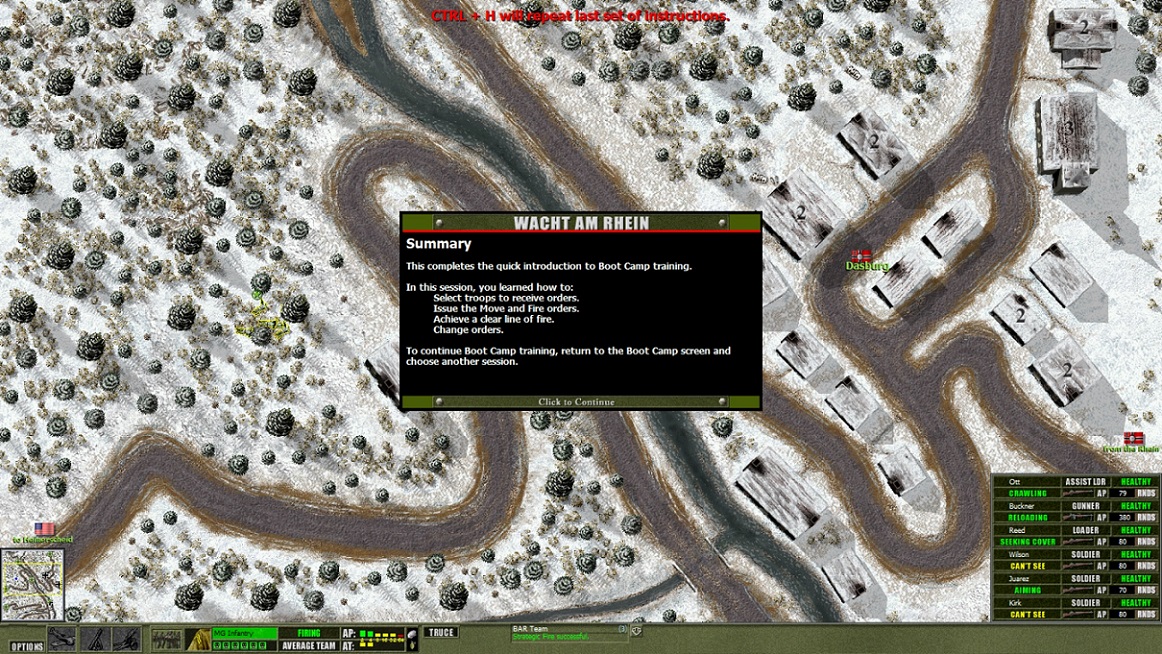Expand the team message log arrow
The image size is (1162, 654).
636,631
